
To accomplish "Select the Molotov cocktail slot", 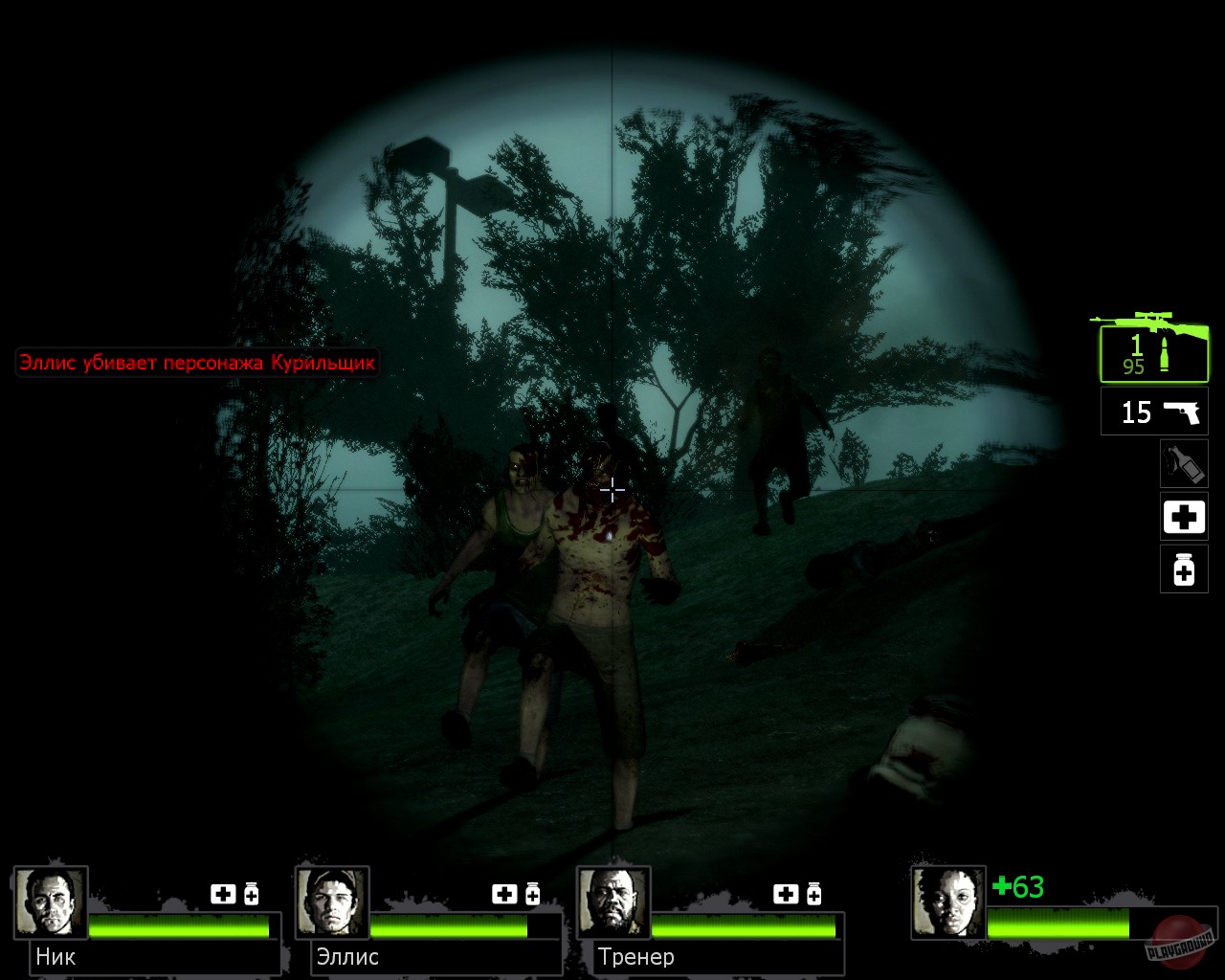I will [x=1184, y=463].
